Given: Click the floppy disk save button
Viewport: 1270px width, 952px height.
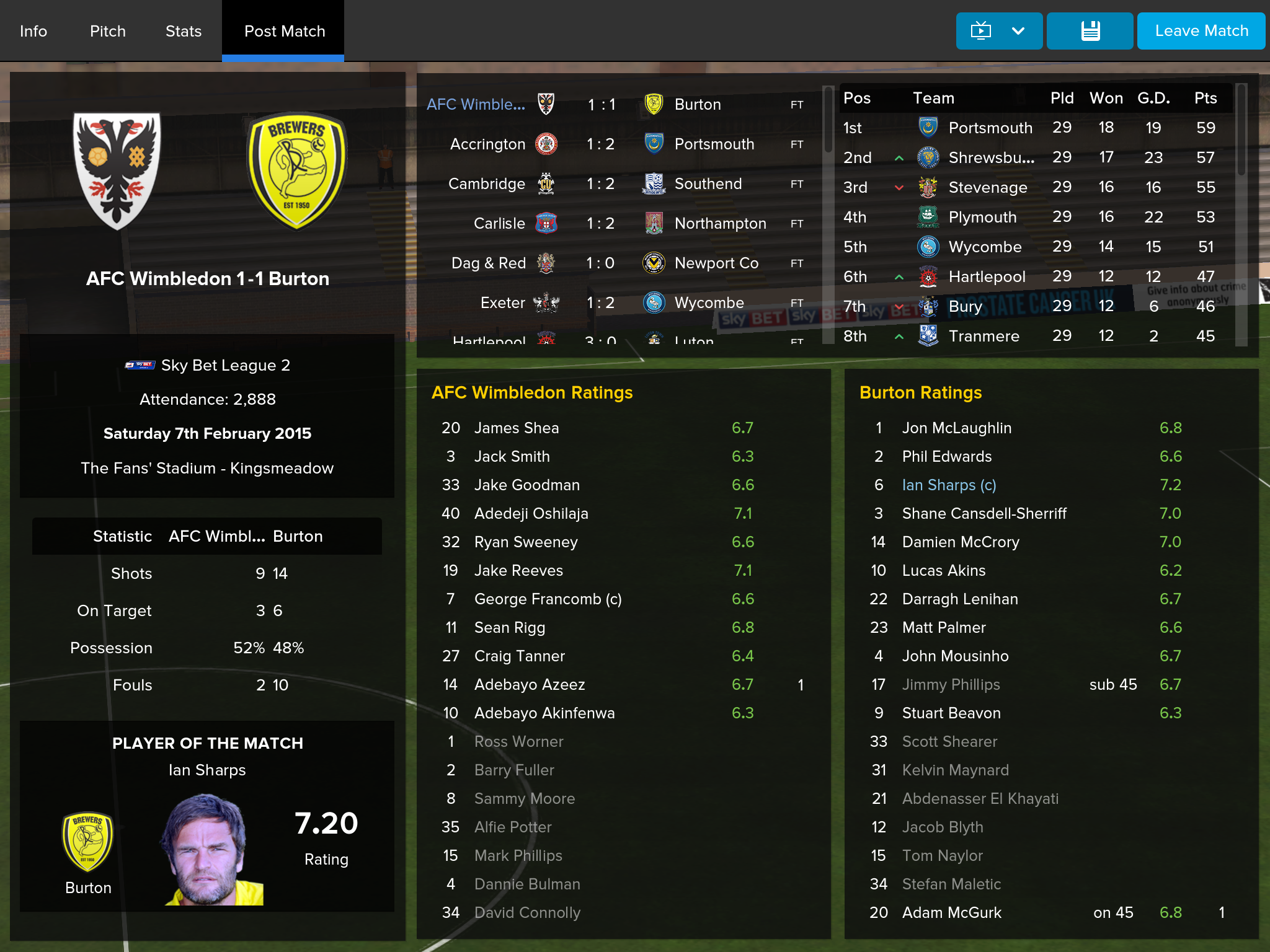Looking at the screenshot, I should (1090, 31).
